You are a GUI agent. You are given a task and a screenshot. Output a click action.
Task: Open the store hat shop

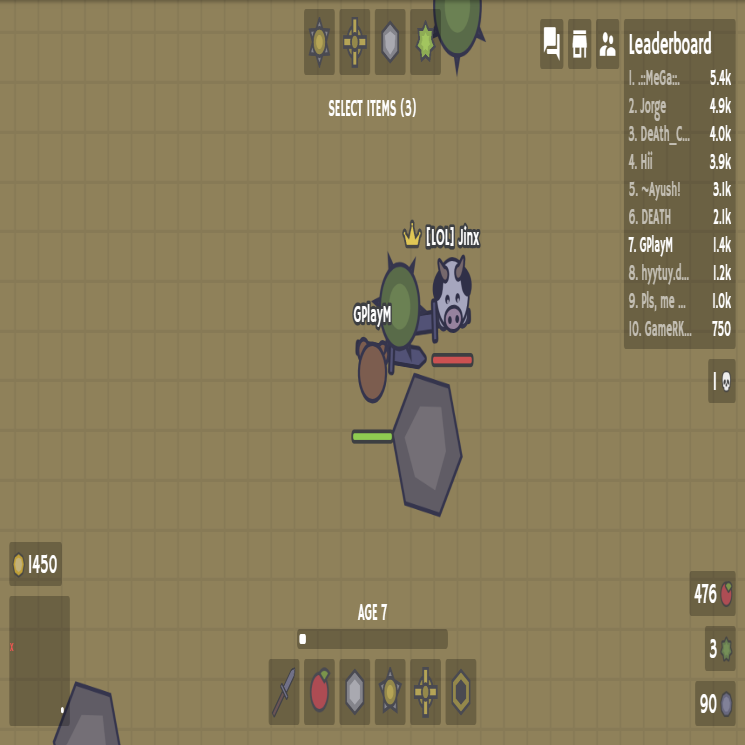coord(580,44)
